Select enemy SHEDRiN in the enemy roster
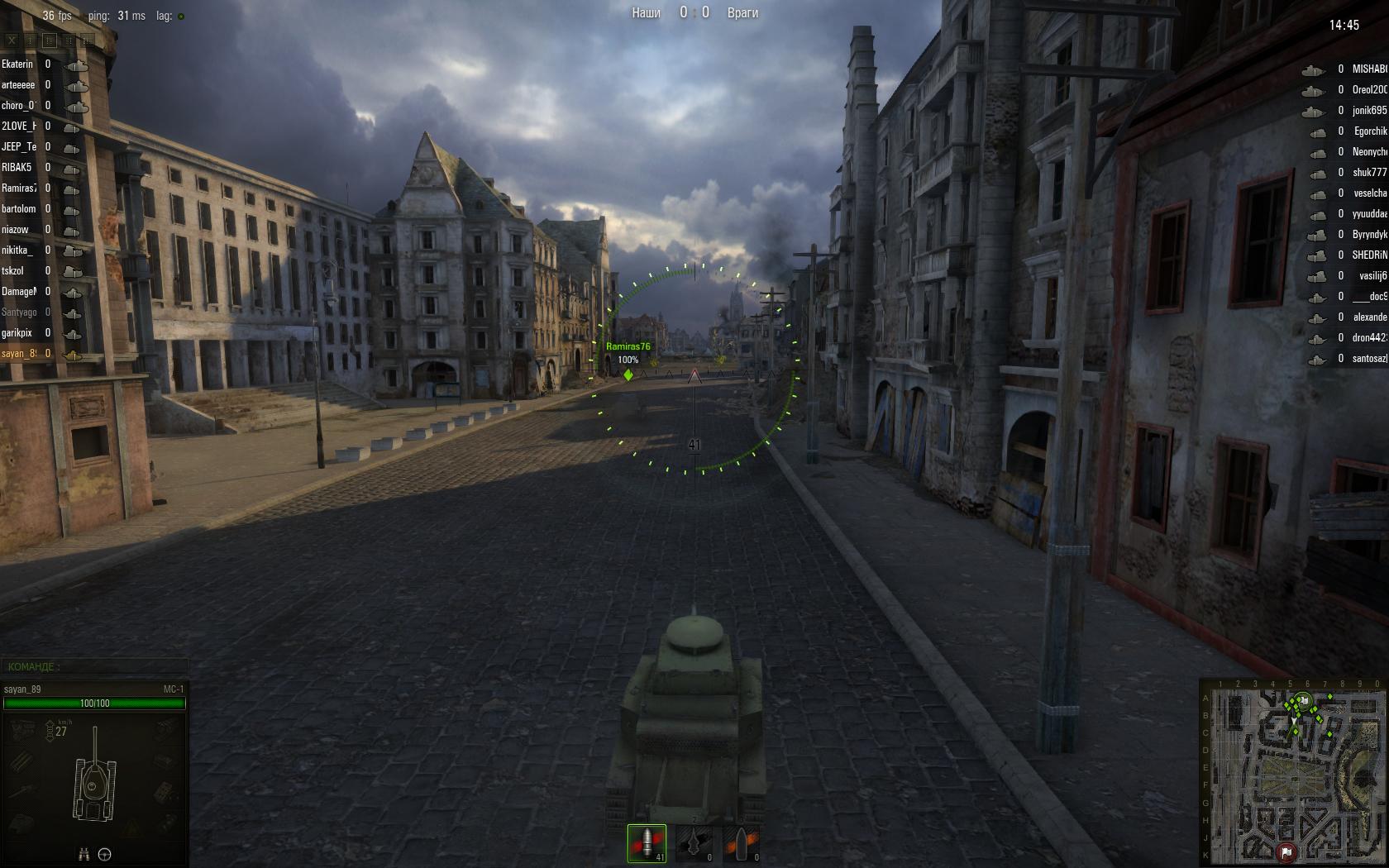 point(1369,255)
